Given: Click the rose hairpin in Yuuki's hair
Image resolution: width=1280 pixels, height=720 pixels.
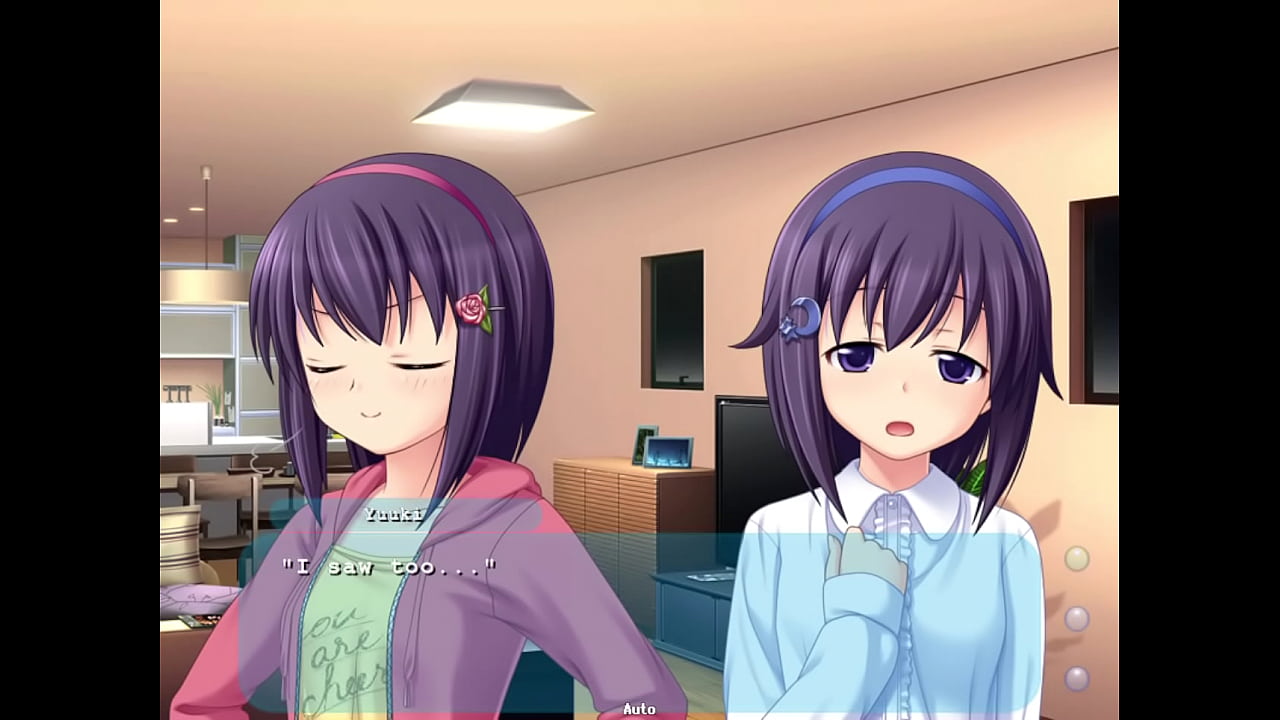Looking at the screenshot, I should point(470,310).
